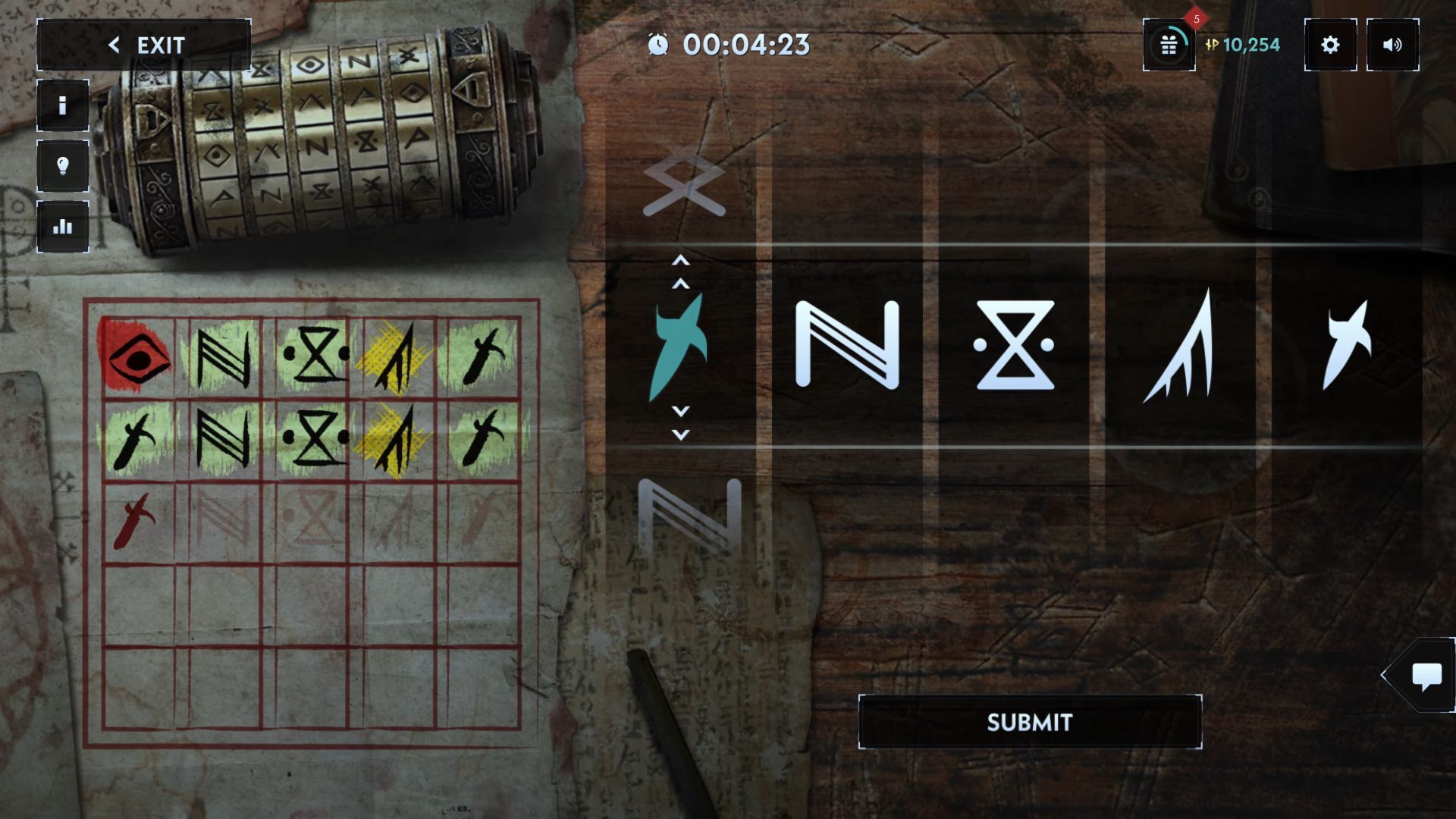The image size is (1456, 819).
Task: Cycle first rune down with the down chevrons
Action: tap(681, 423)
